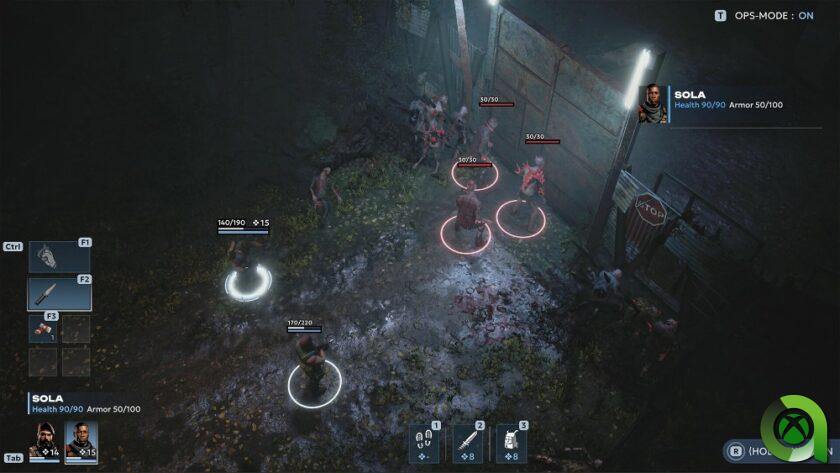Use the red consumable item slot
The image size is (840, 473).
point(43,331)
